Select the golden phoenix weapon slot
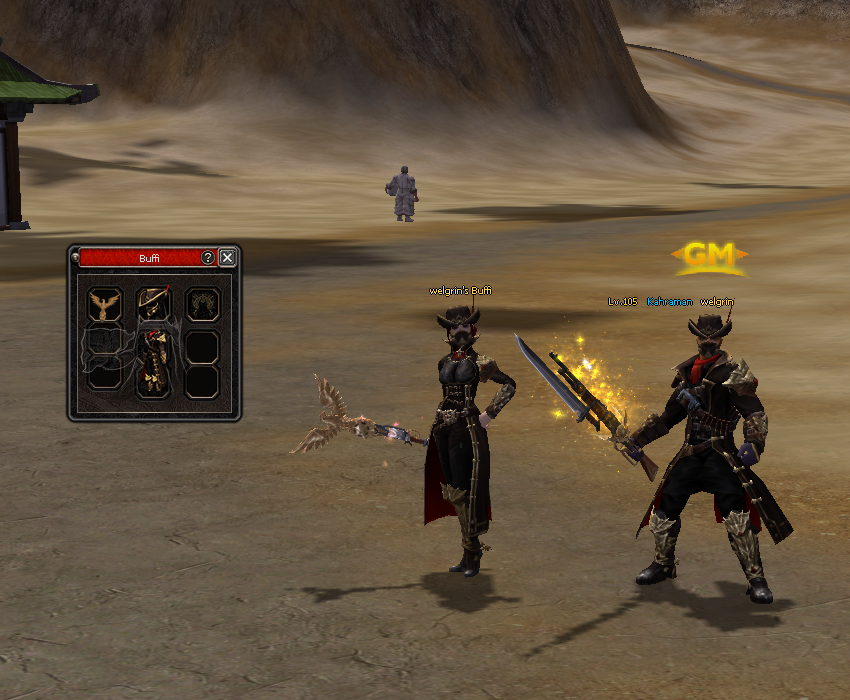 click(x=104, y=304)
